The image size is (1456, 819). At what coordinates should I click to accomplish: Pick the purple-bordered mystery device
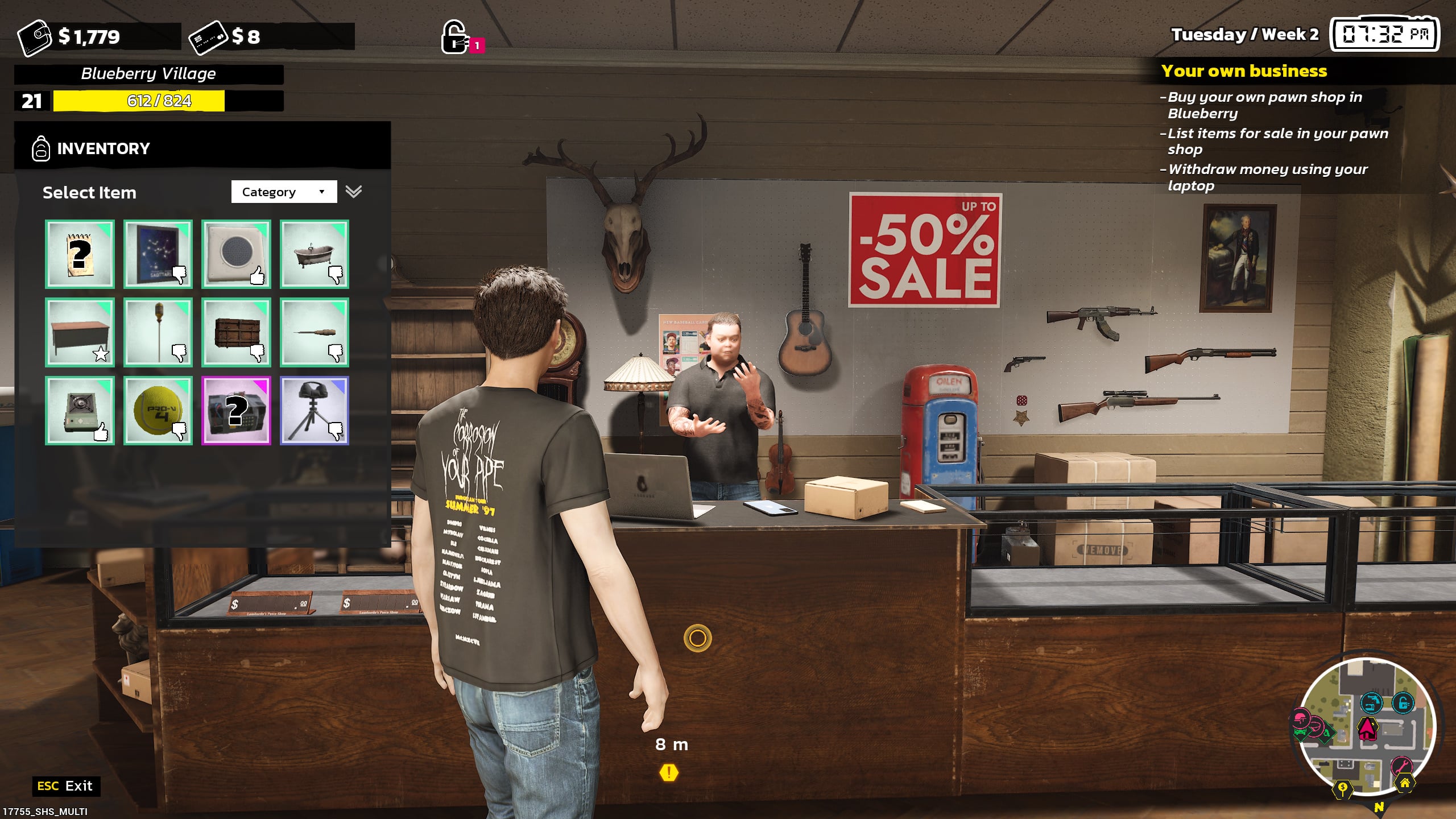click(x=236, y=410)
